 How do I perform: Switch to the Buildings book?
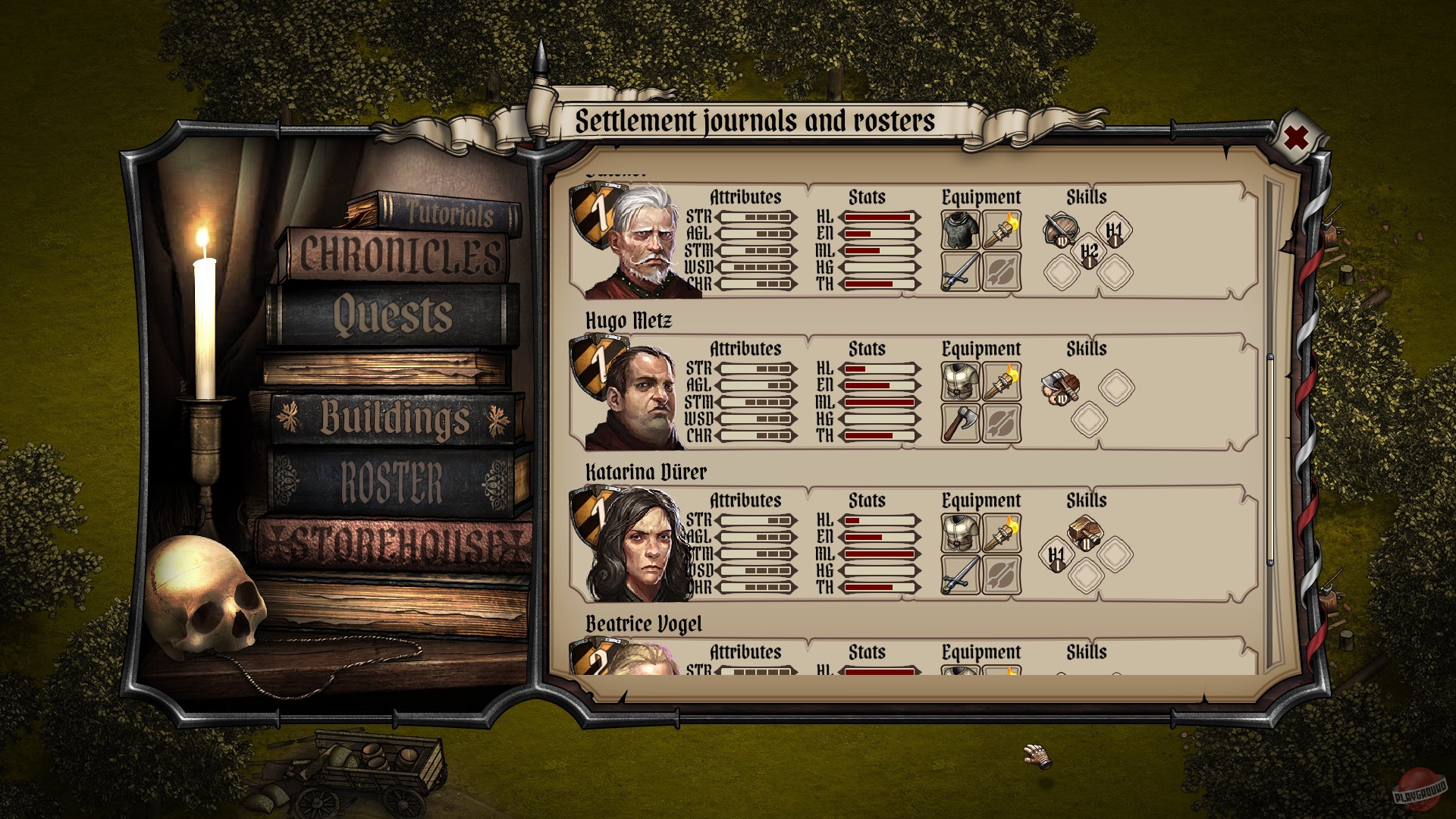click(x=394, y=418)
